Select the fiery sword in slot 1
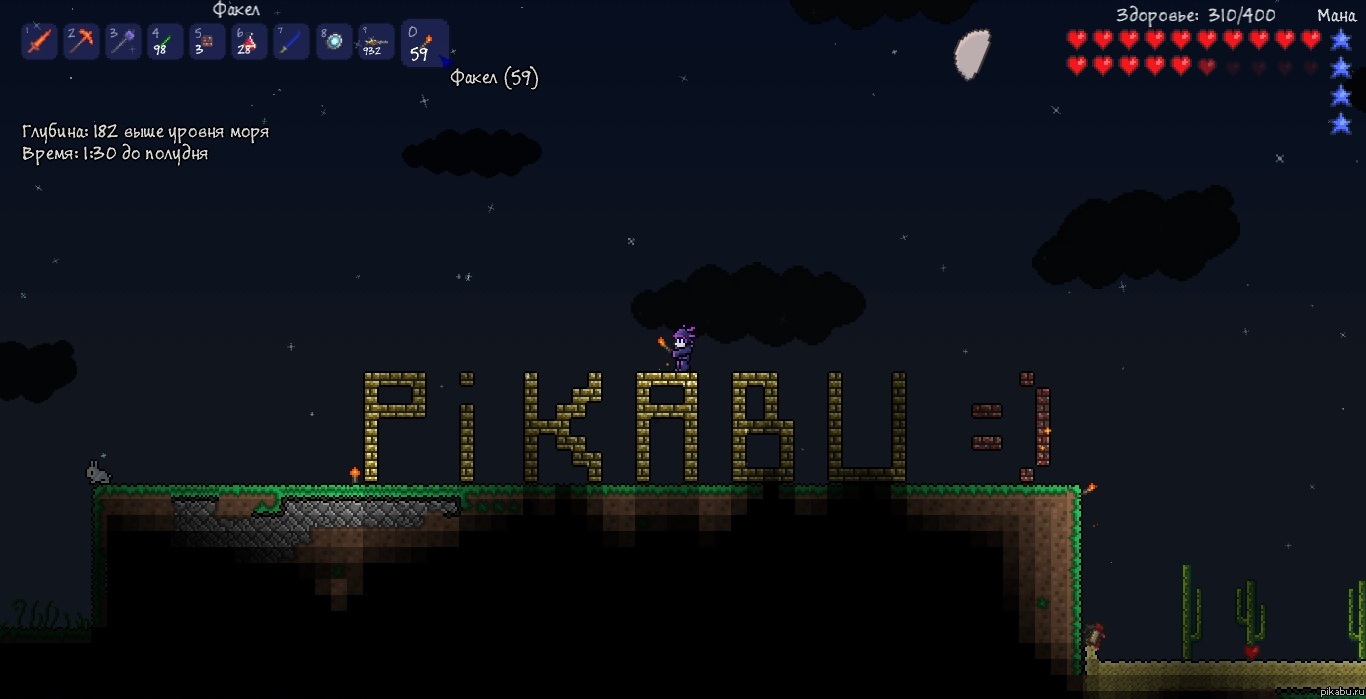1366x699 pixels. tap(39, 42)
